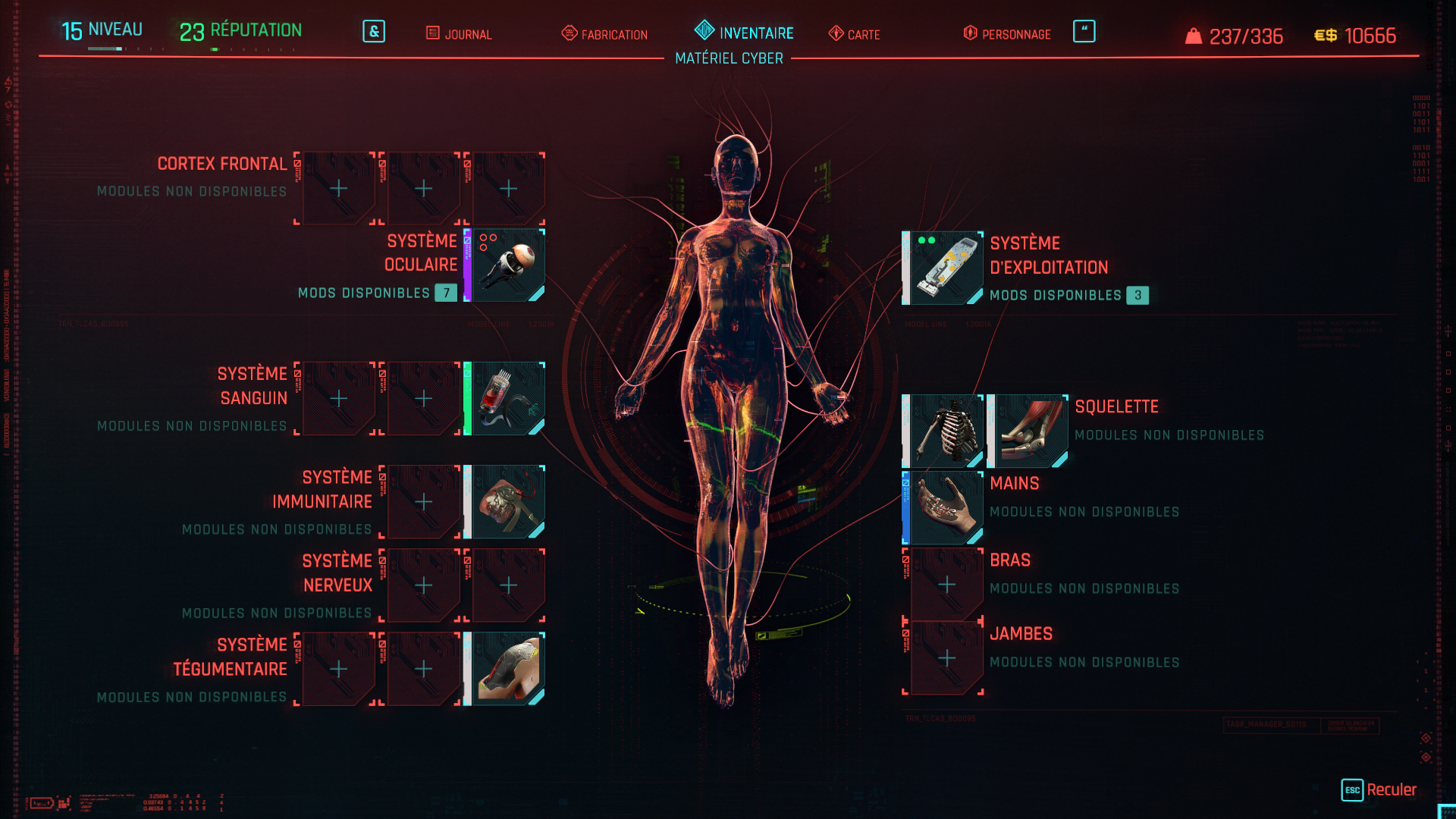
Task: Add cyberware to the empty Bras slot
Action: (946, 585)
